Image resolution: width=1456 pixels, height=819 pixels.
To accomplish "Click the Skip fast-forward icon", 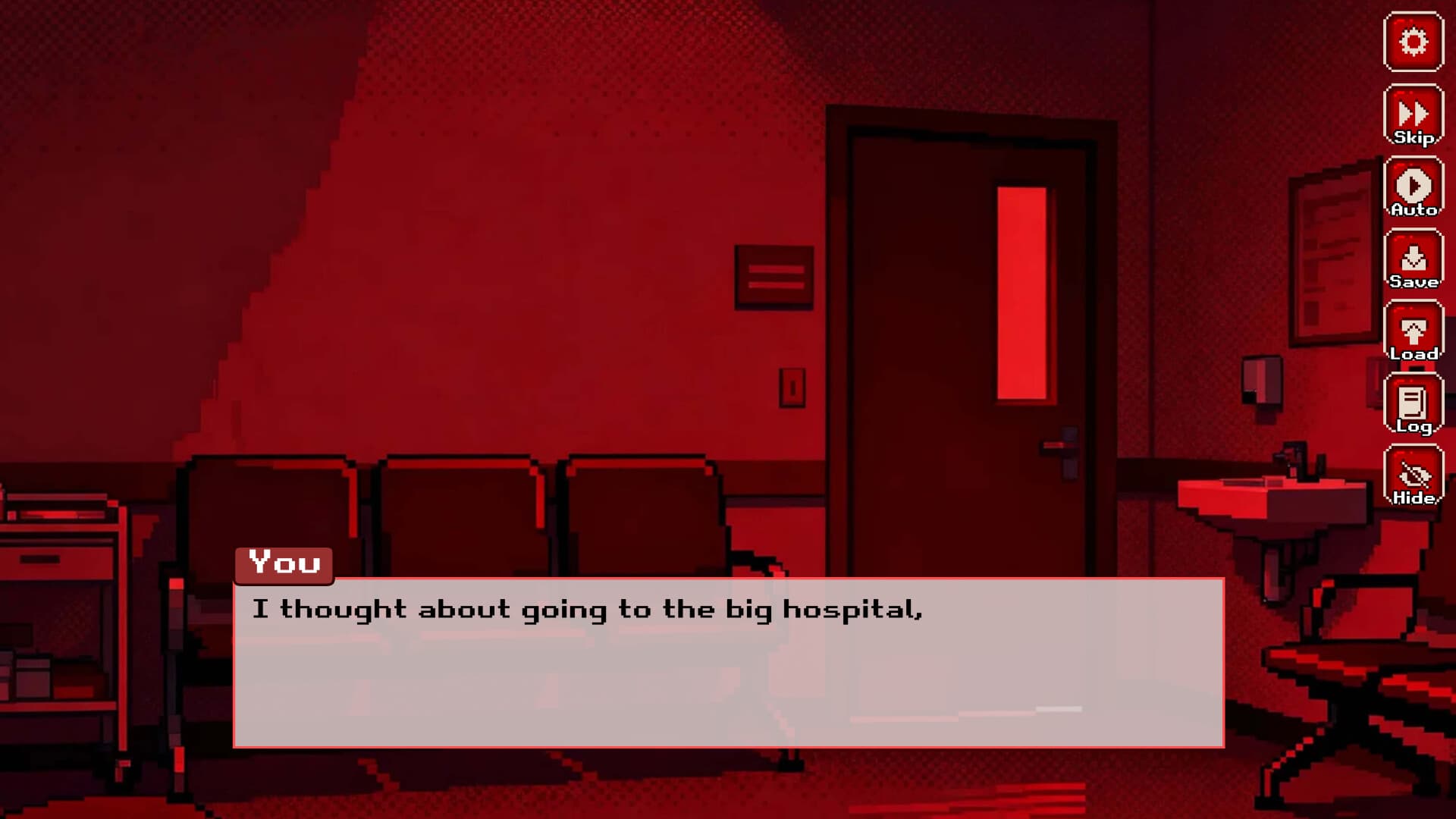I will coord(1414,115).
